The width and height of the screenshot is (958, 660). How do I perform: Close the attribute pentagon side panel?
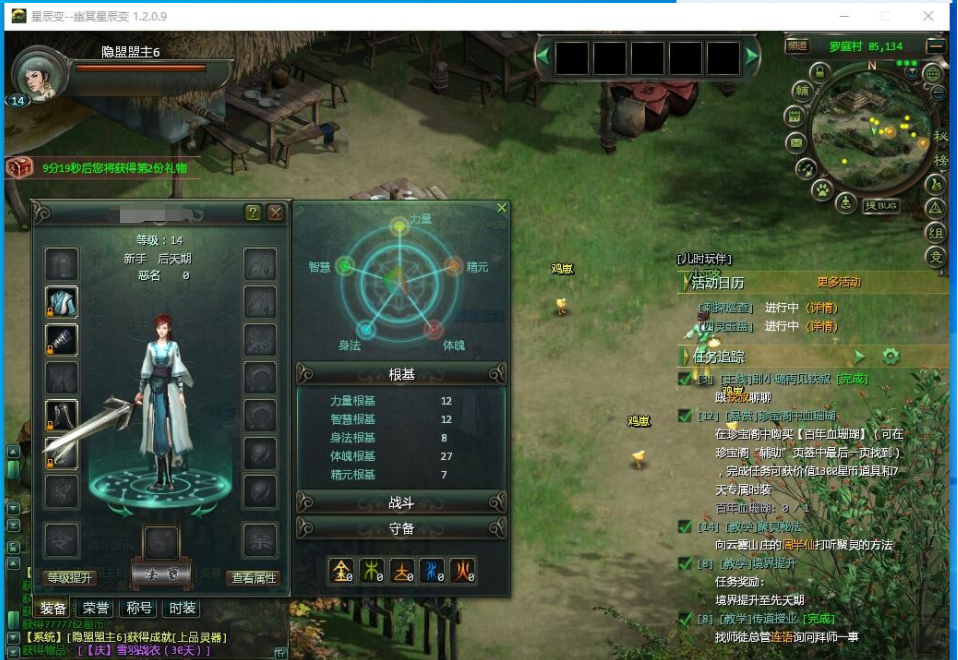tap(502, 208)
